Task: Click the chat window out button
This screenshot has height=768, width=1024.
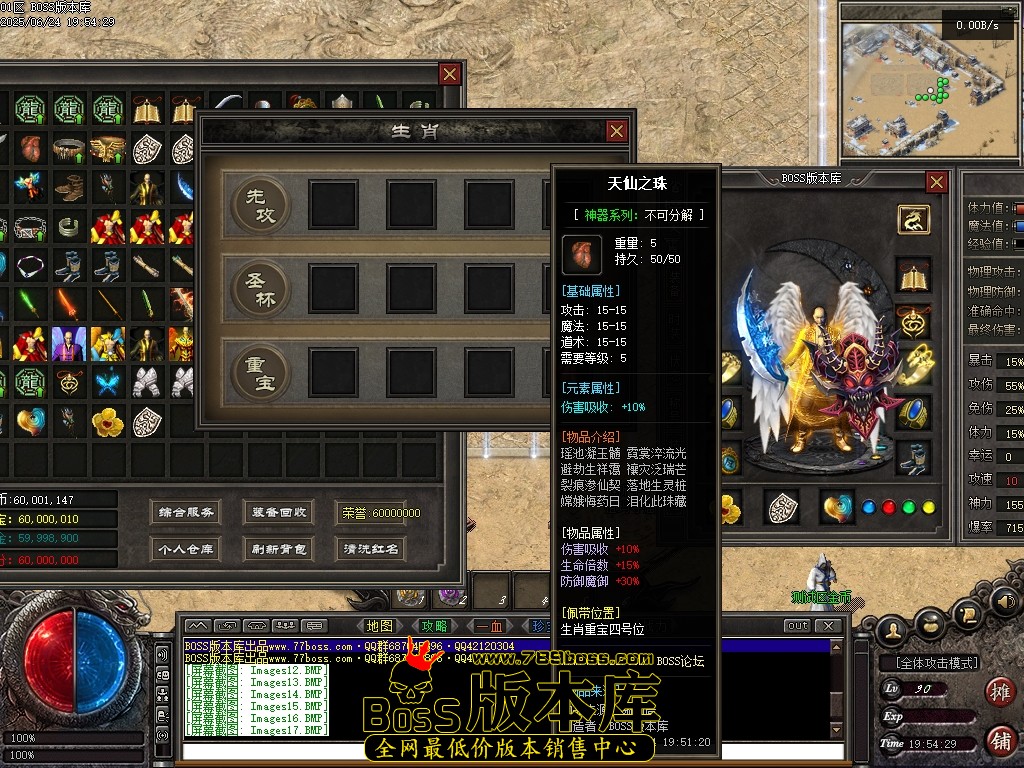Action: click(x=797, y=626)
